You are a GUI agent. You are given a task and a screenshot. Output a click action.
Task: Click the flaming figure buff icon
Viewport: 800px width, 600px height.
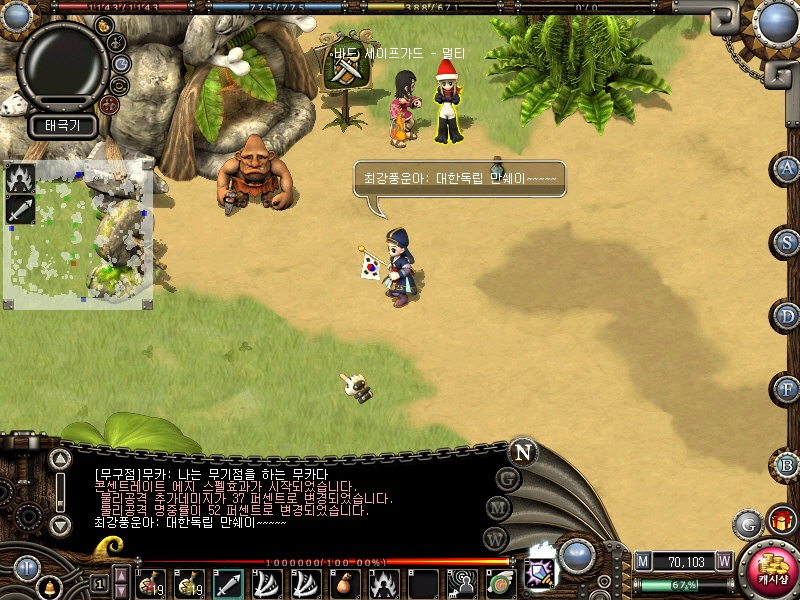(x=21, y=179)
